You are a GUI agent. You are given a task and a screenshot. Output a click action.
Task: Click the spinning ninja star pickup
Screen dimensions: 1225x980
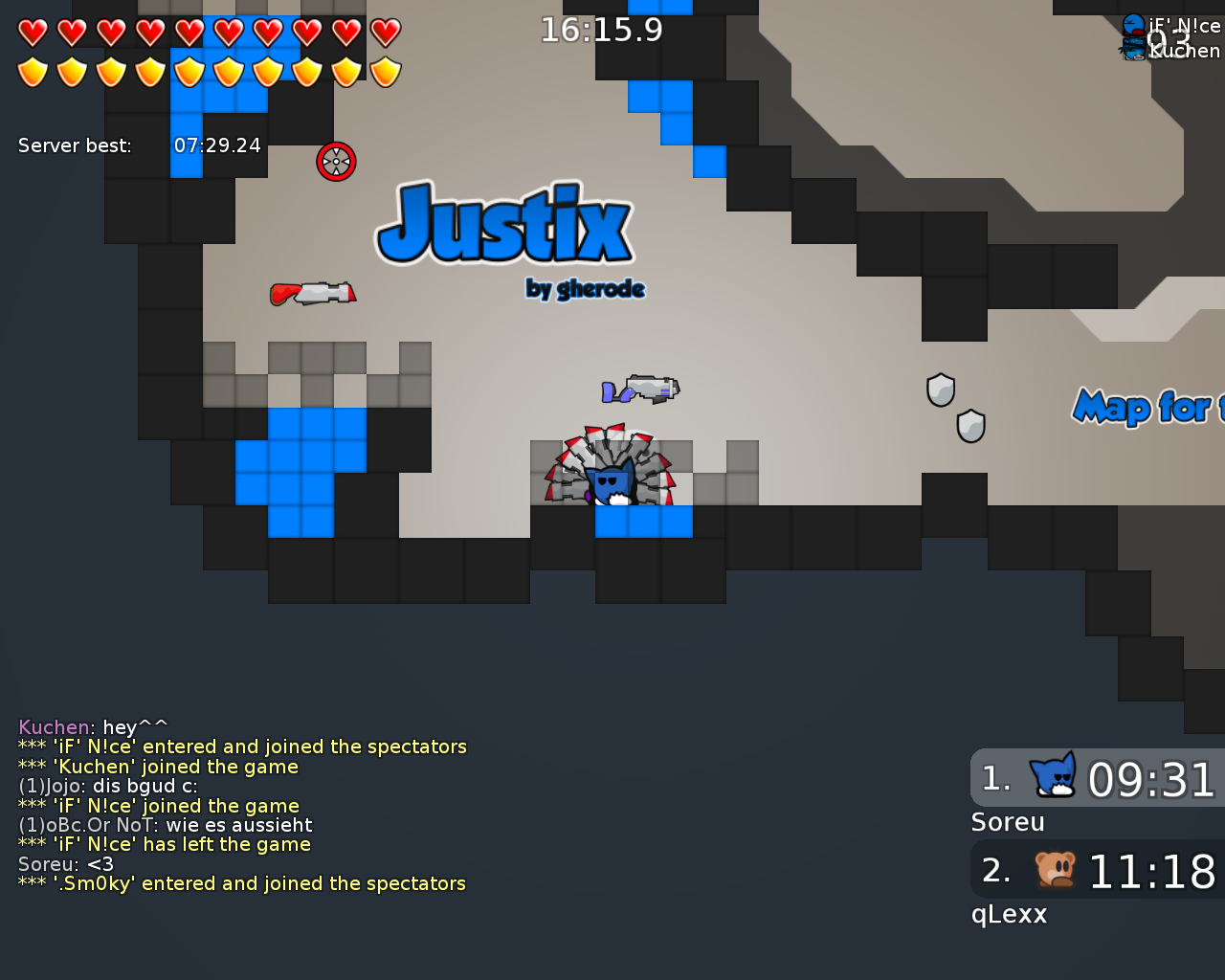[x=336, y=162]
